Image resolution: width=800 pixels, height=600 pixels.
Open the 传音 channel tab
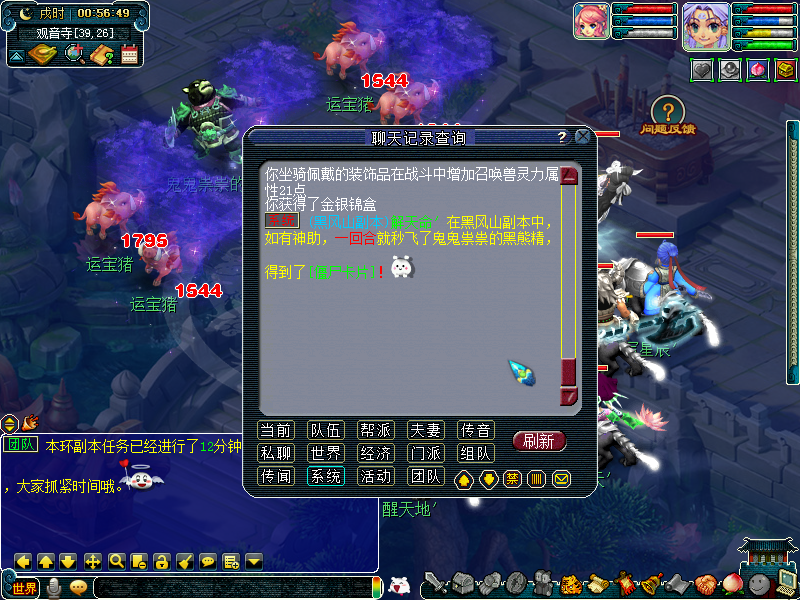pos(475,430)
